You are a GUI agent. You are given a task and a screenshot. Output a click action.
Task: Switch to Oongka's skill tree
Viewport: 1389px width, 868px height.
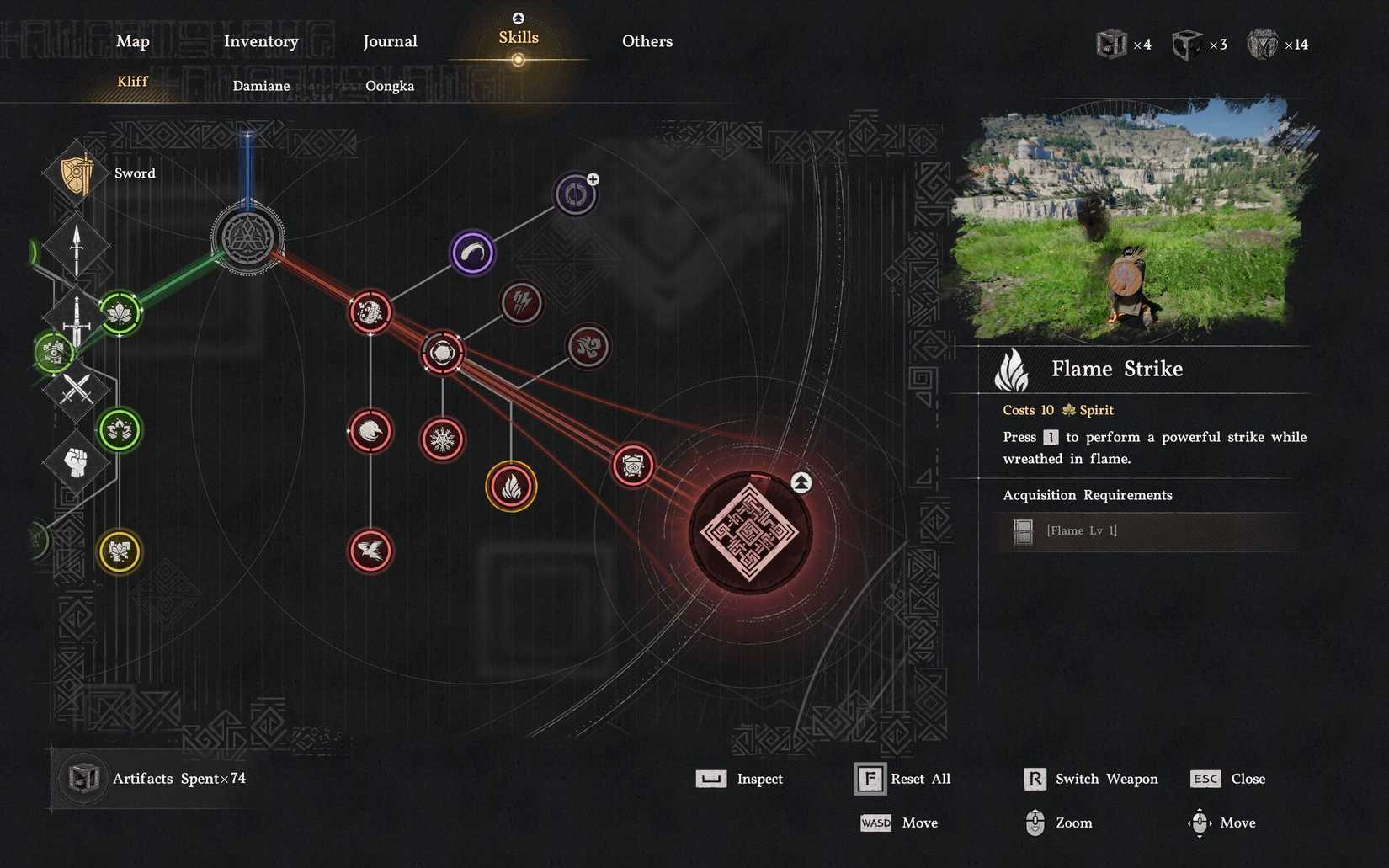coord(390,86)
